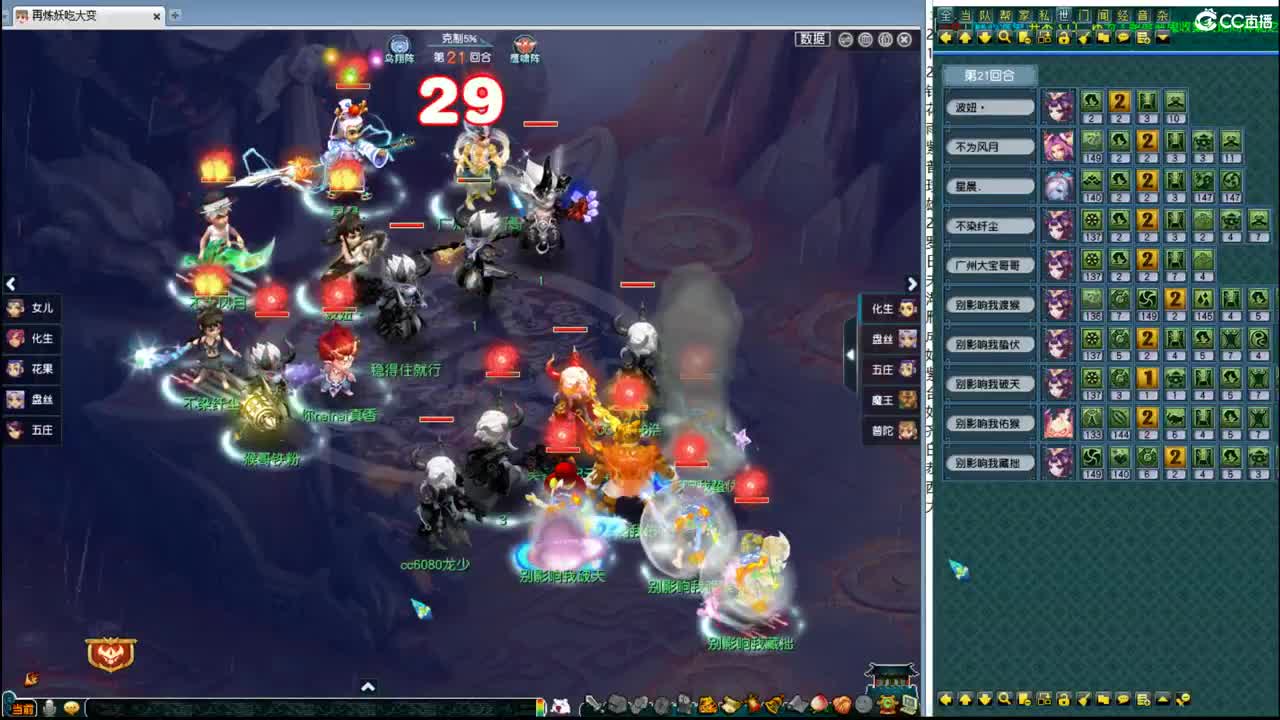This screenshot has width=1280, height=720.
Task: Expand the action bar using the ^ arrow
Action: pyautogui.click(x=368, y=687)
